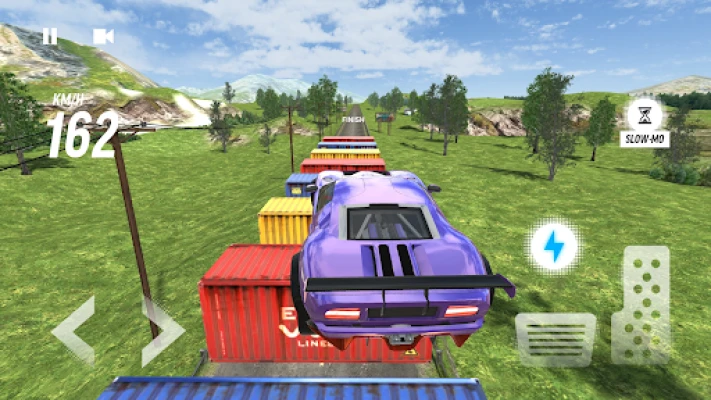Activate the Slow-Mo hourglass button

[x=644, y=115]
